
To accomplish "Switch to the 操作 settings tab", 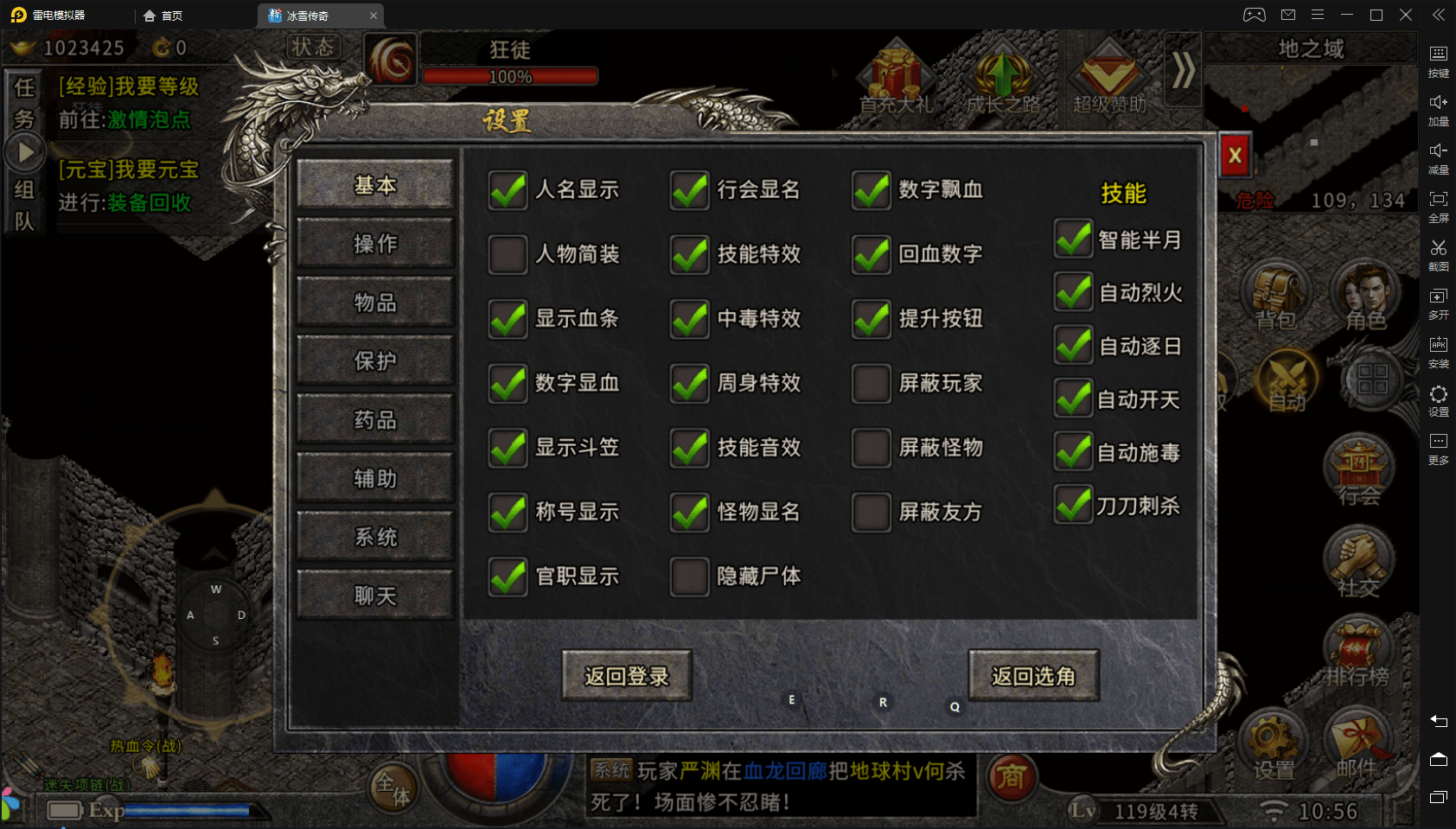I will click(375, 244).
